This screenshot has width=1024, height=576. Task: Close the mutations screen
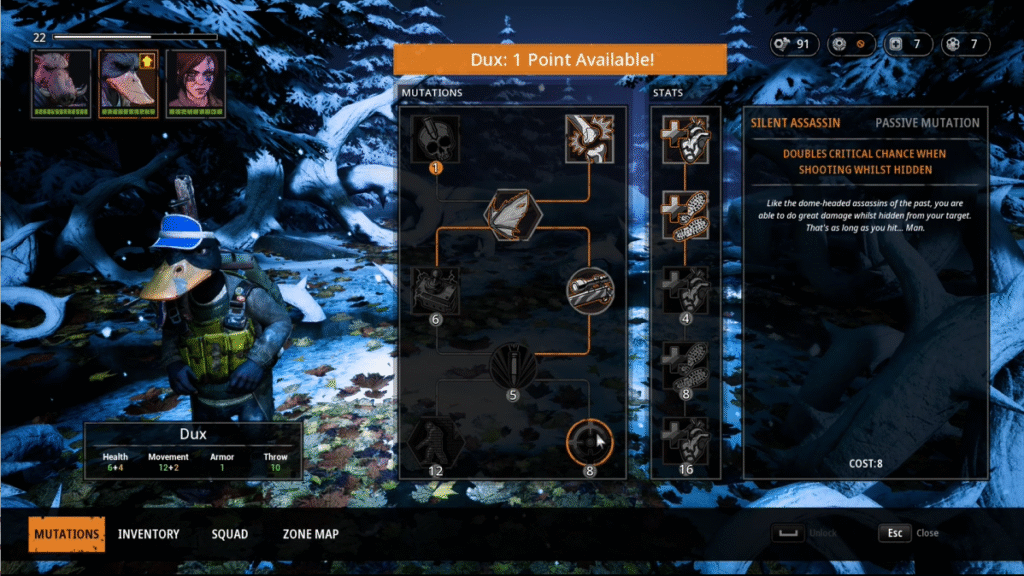(896, 533)
